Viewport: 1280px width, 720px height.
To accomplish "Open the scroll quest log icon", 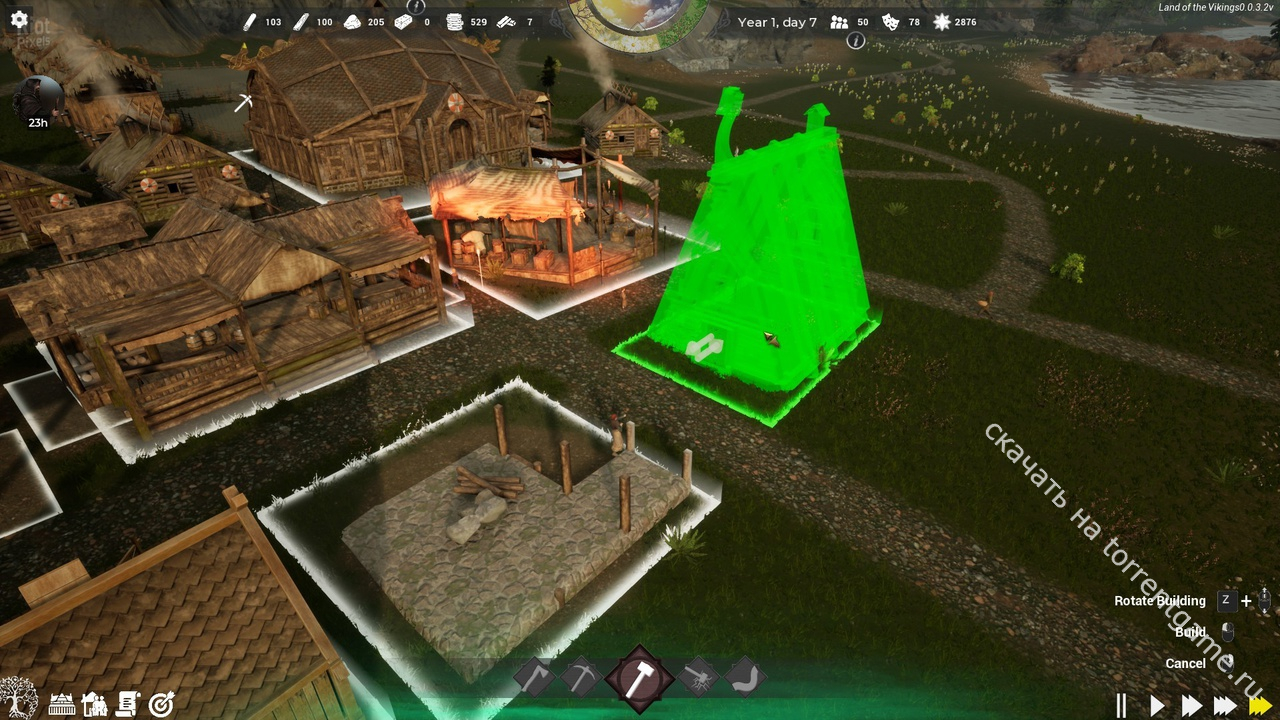I will (127, 704).
